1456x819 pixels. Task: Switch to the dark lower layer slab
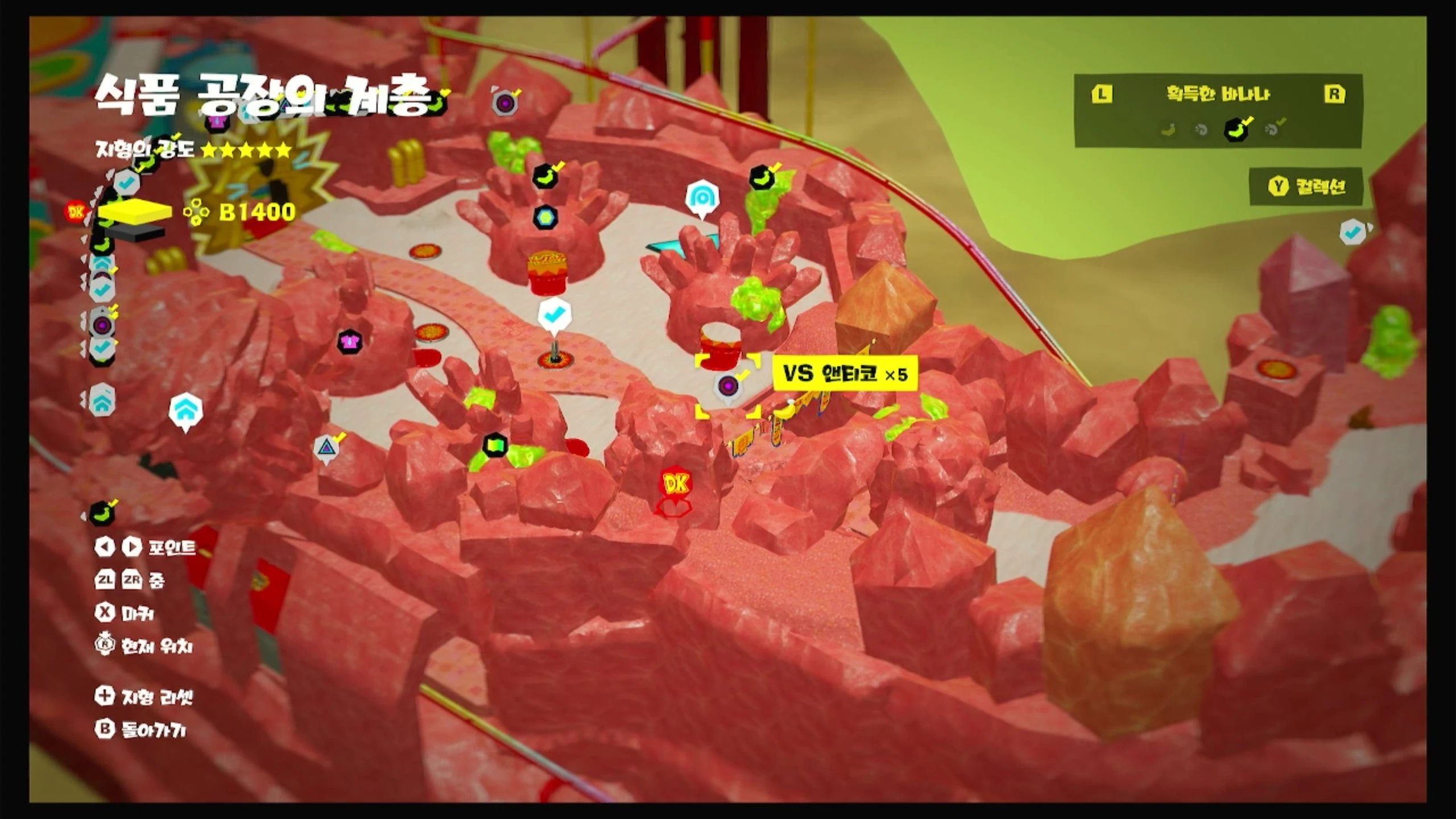tap(135, 232)
